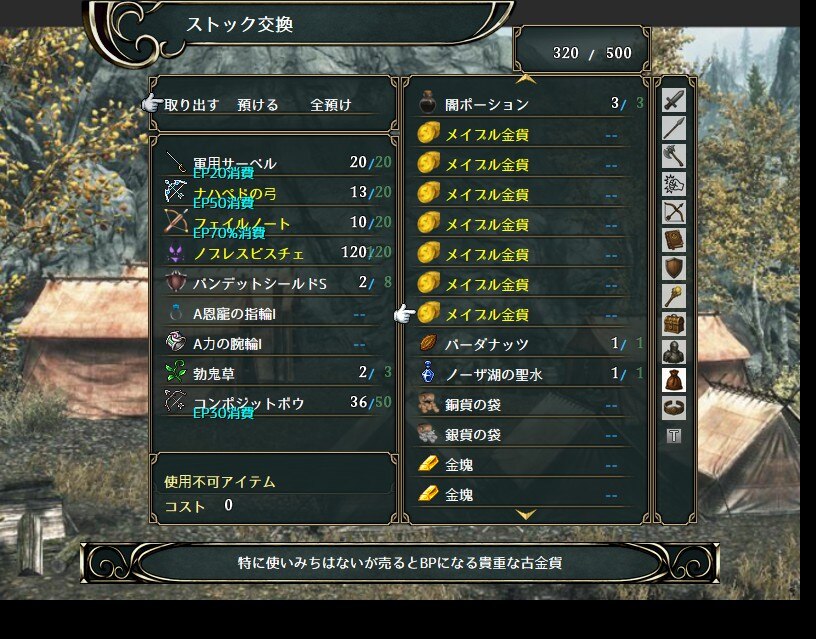The width and height of the screenshot is (816, 639).
Task: Choose the 預ける (deposit) option
Action: click(x=258, y=104)
